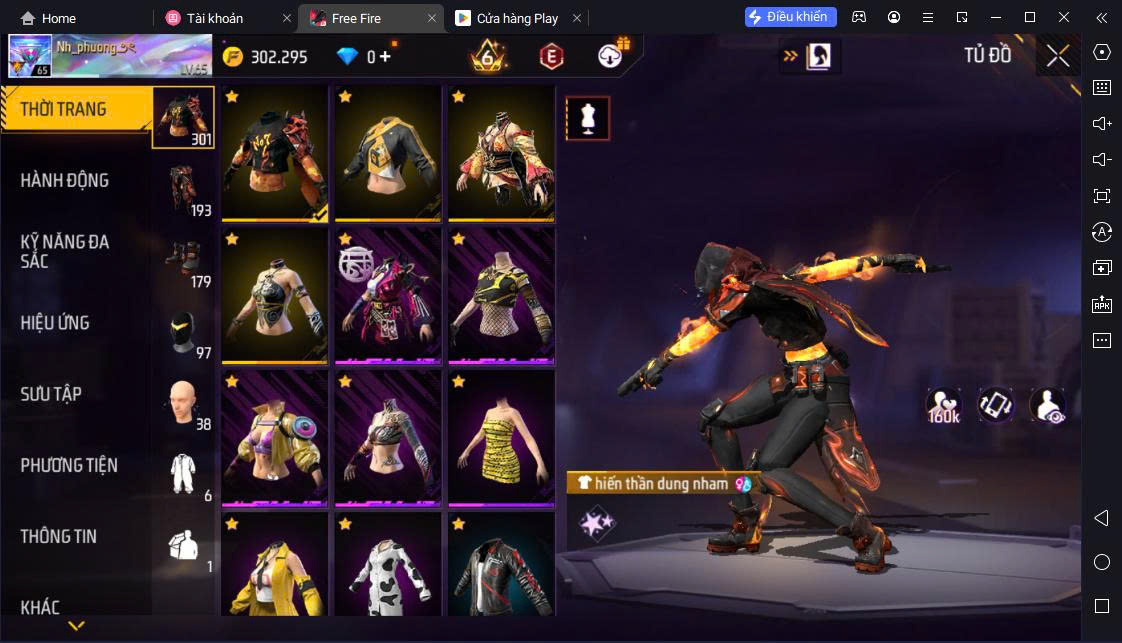Image resolution: width=1122 pixels, height=643 pixels.
Task: Select the yellow and black cropped jacket
Action: pos(387,154)
